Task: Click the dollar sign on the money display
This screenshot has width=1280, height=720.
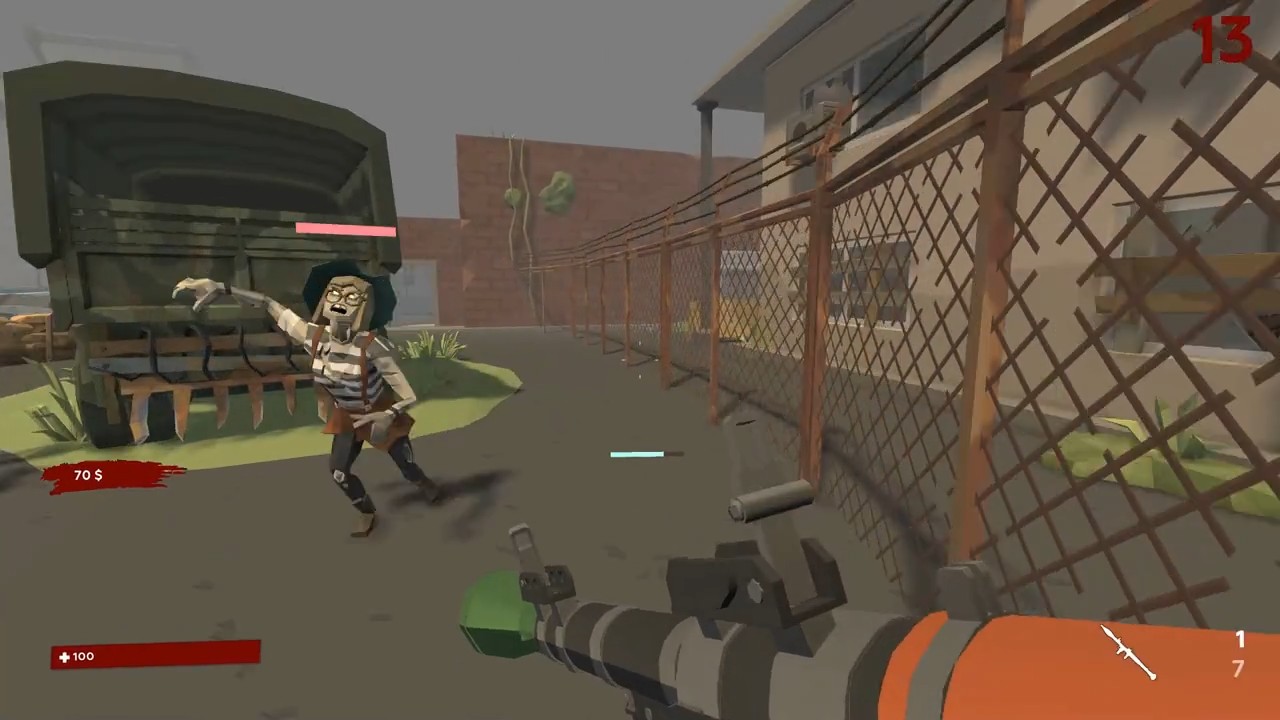Action: click(x=99, y=475)
